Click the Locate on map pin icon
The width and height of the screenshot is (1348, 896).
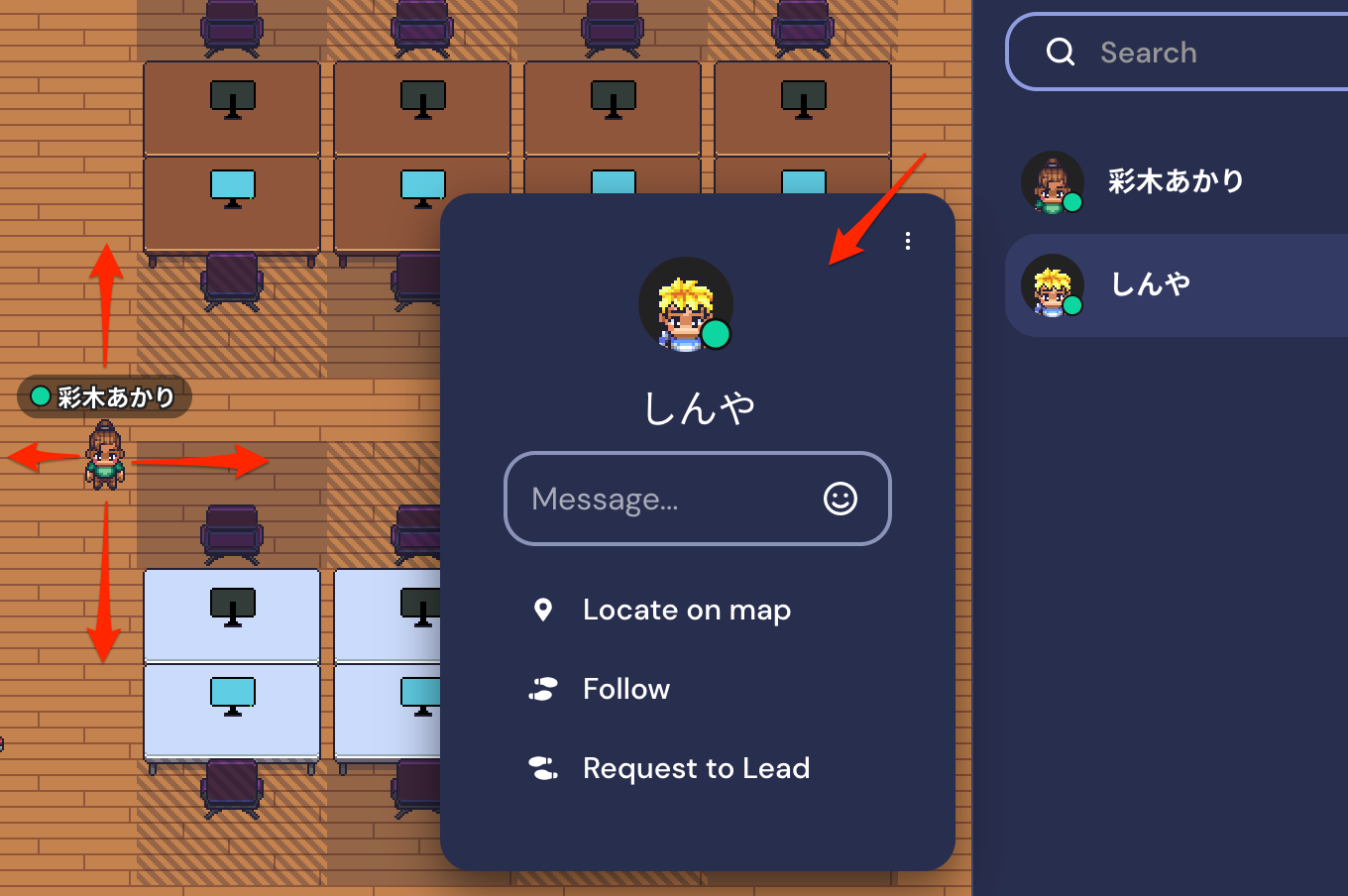[543, 610]
